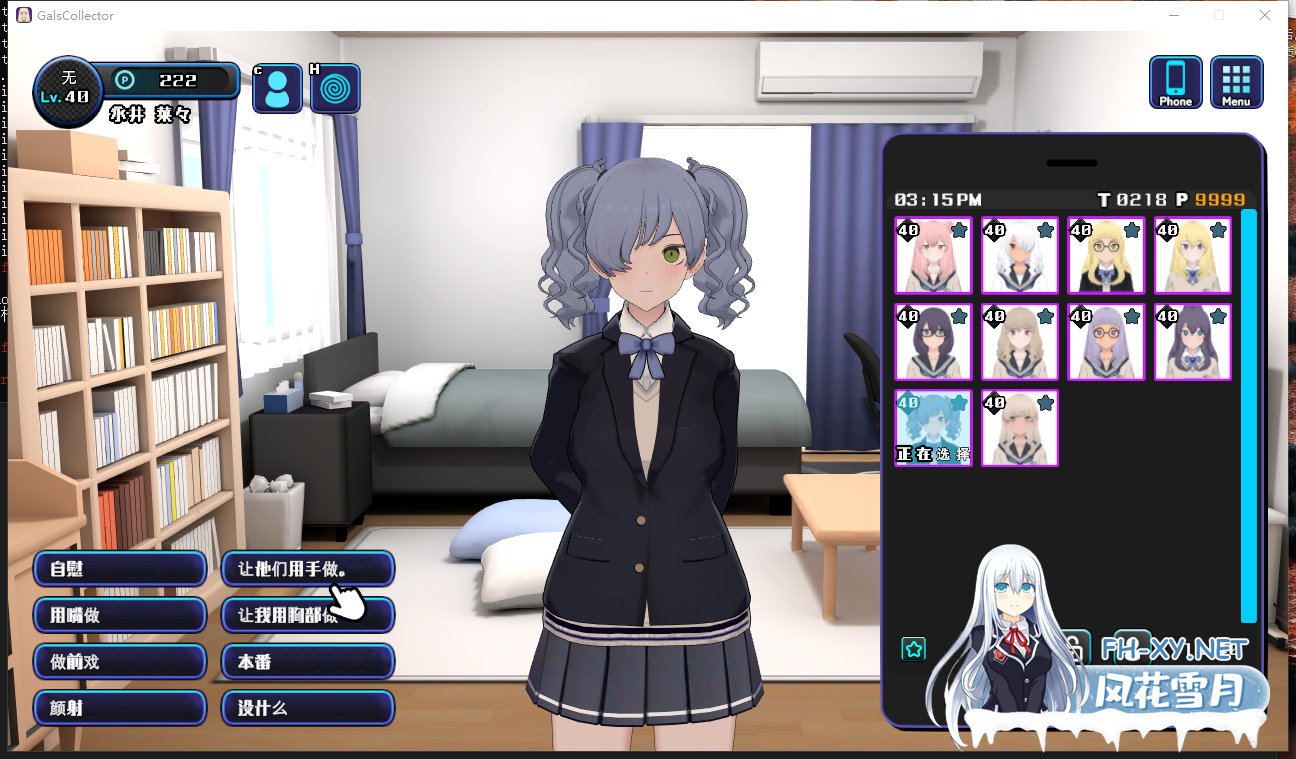Click the Lv.40 level badge
The width and height of the screenshot is (1296, 759).
[x=67, y=91]
